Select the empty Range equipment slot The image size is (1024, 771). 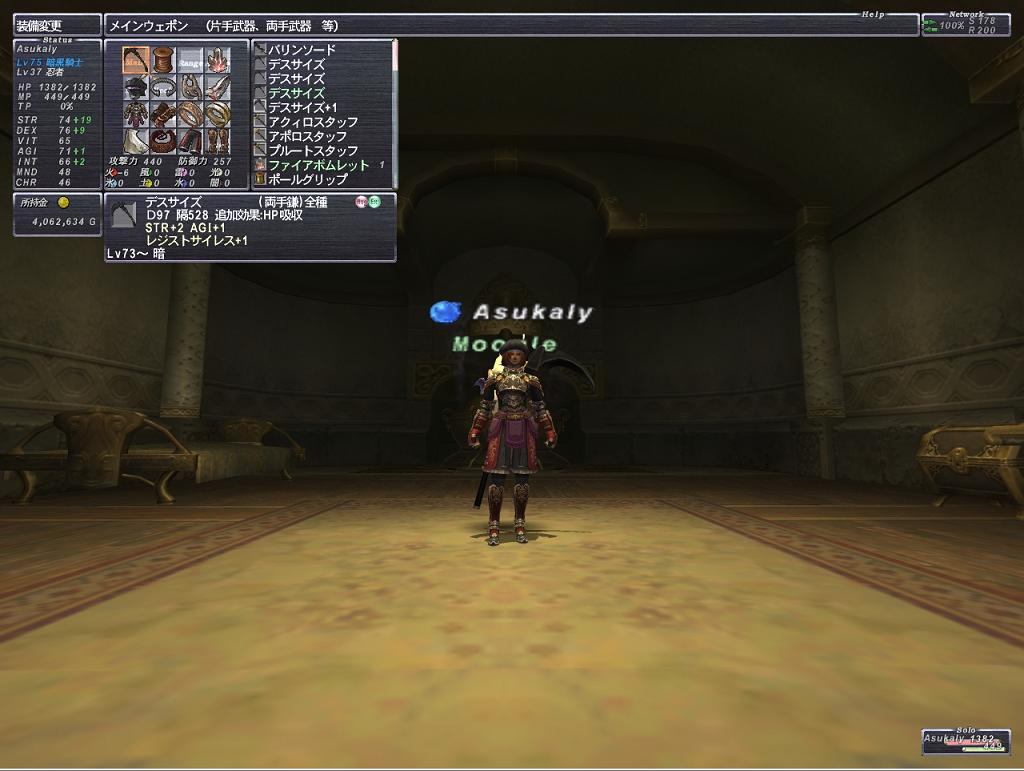[190, 60]
